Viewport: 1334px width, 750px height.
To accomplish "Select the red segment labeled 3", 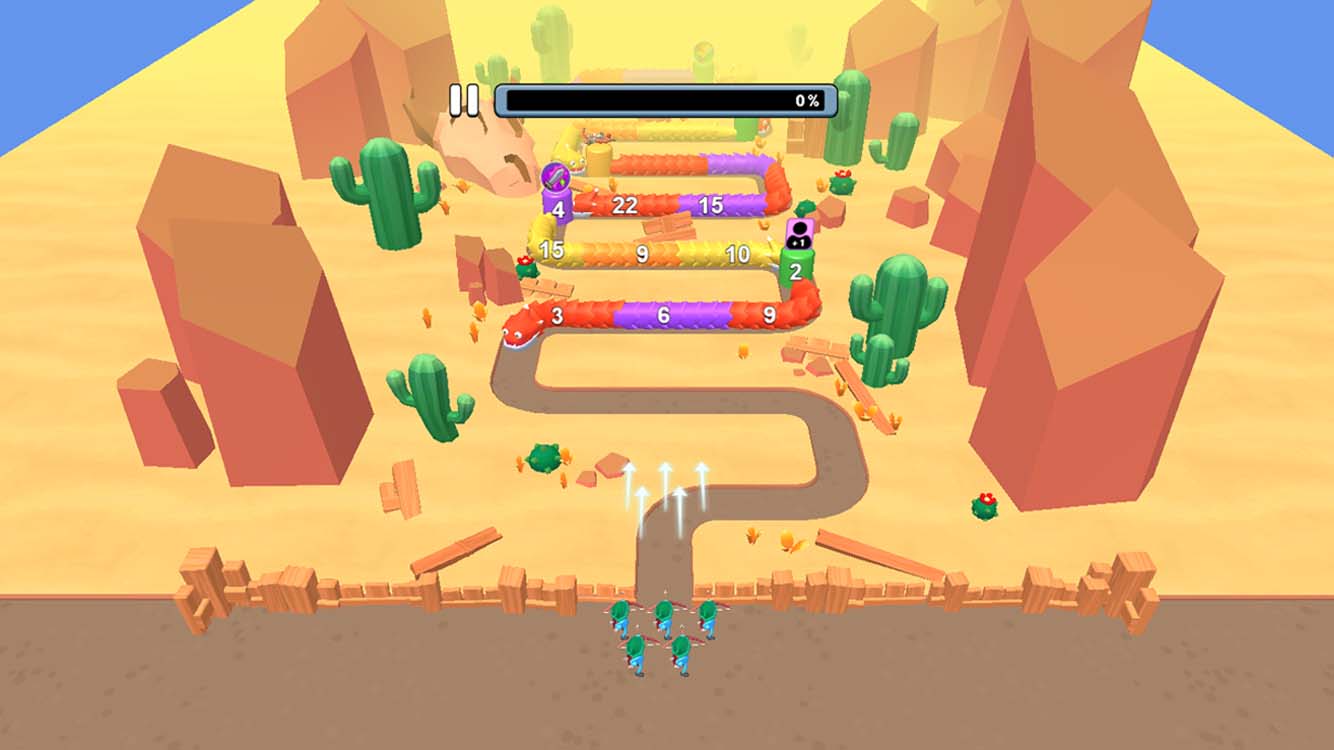I will pos(557,317).
